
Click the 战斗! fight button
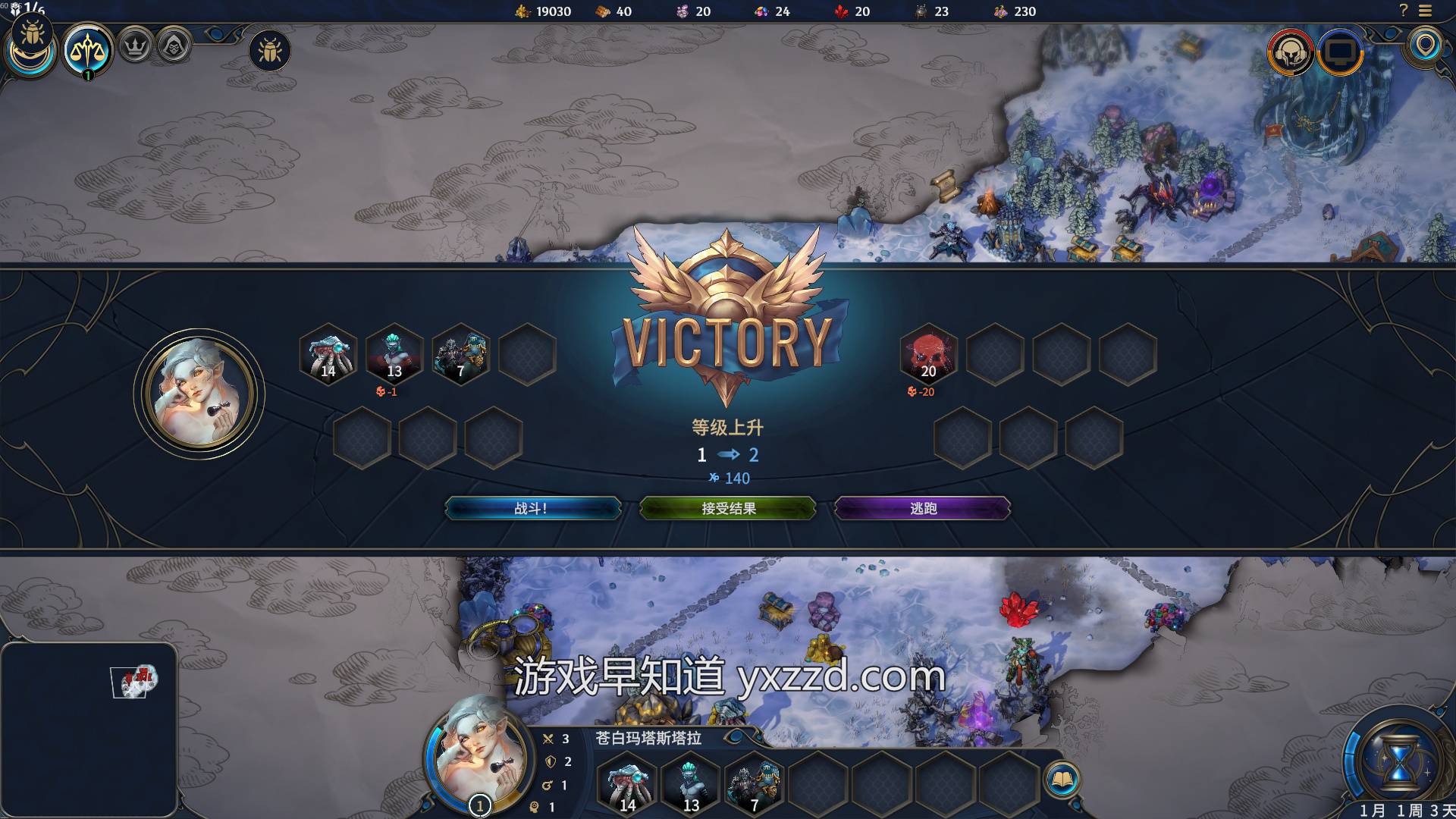[532, 508]
